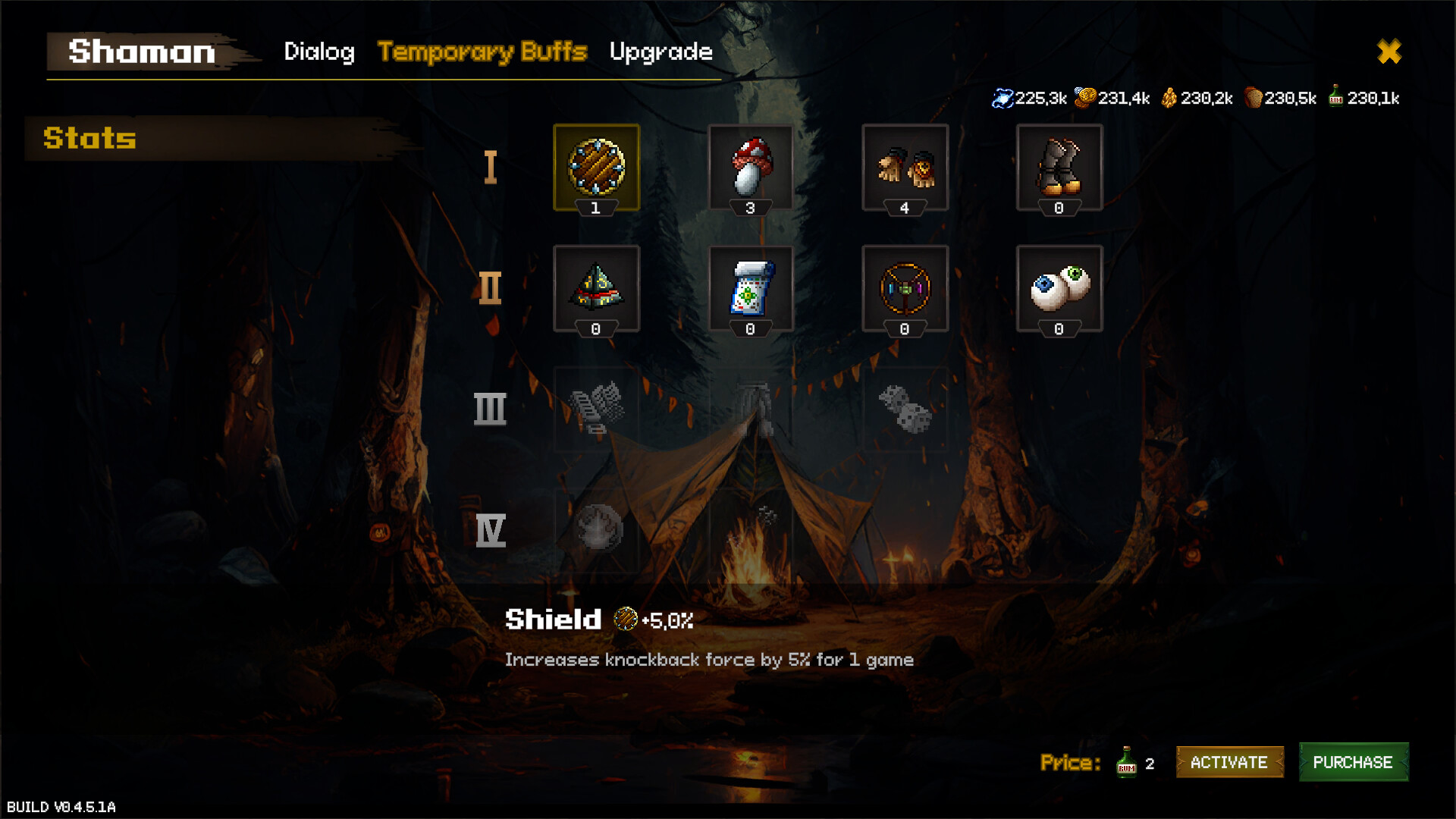Image resolution: width=1456 pixels, height=819 pixels.
Task: Select the mushroom buff in tier I
Action: pos(752,167)
